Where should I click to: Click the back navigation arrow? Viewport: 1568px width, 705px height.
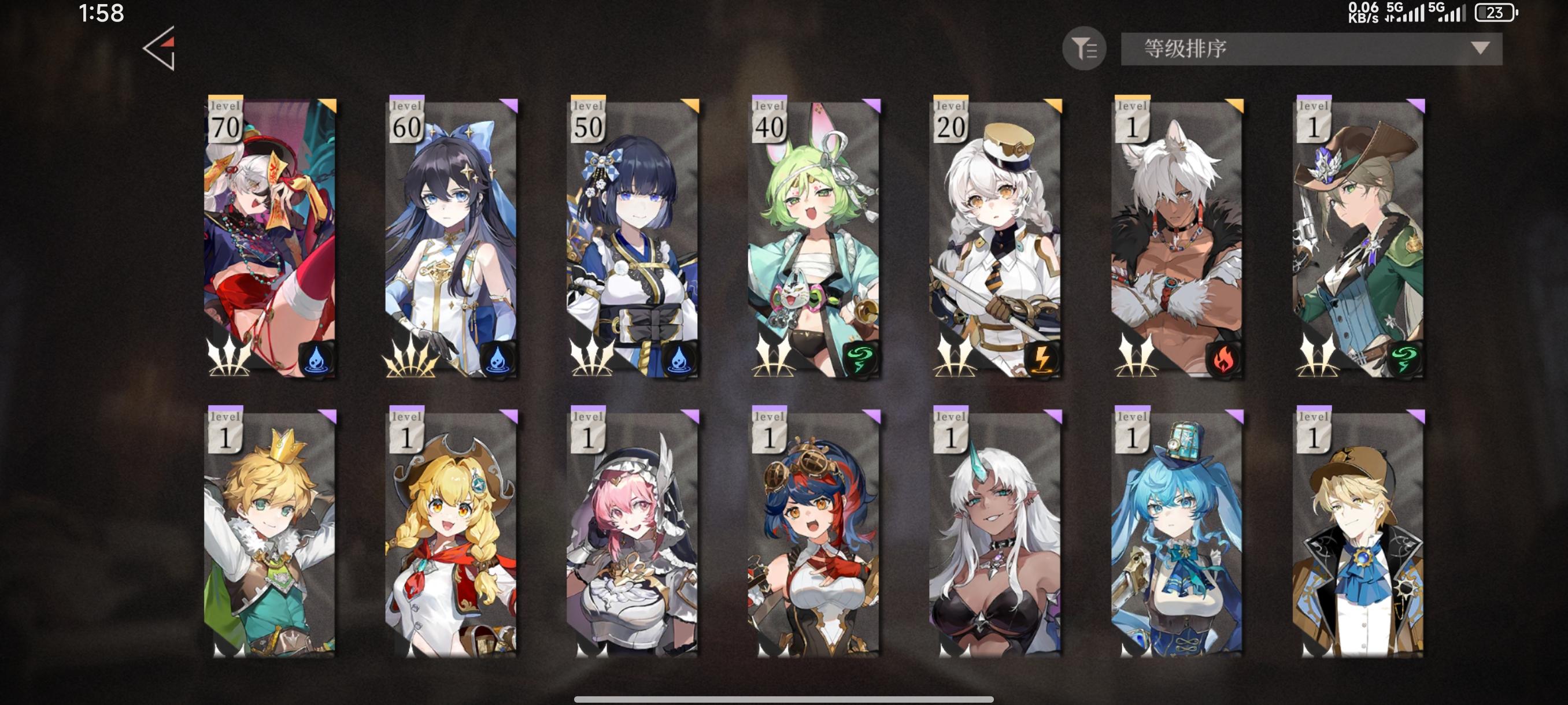click(x=160, y=50)
